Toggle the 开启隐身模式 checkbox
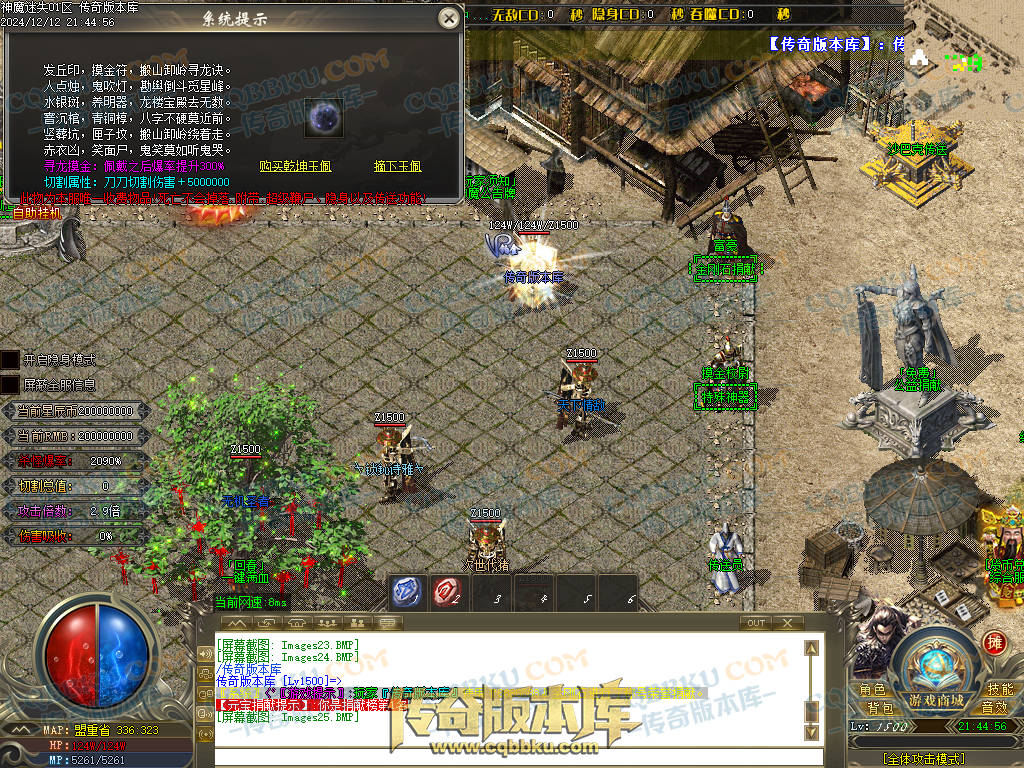 pos(9,359)
